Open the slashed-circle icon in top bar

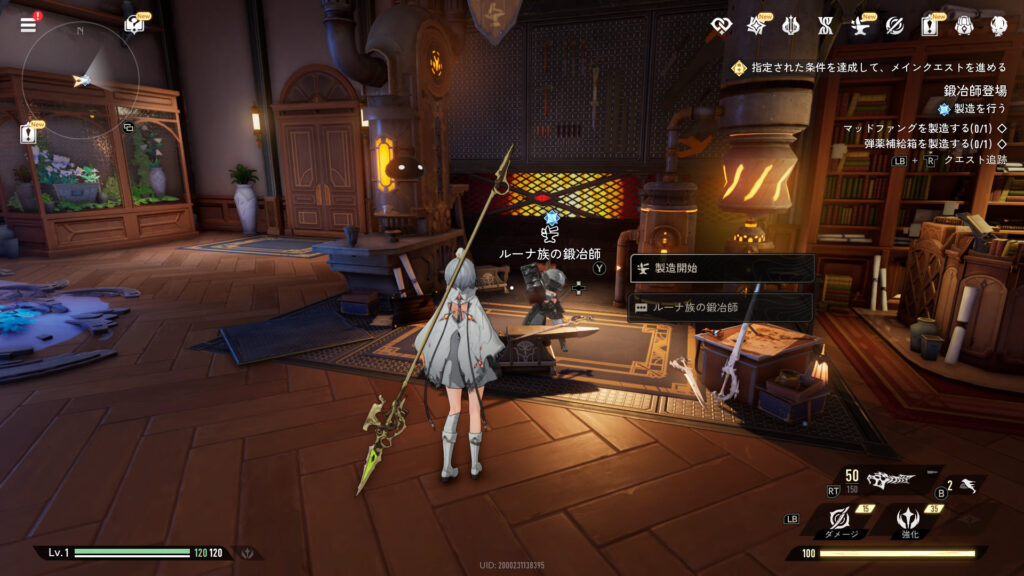[x=893, y=25]
